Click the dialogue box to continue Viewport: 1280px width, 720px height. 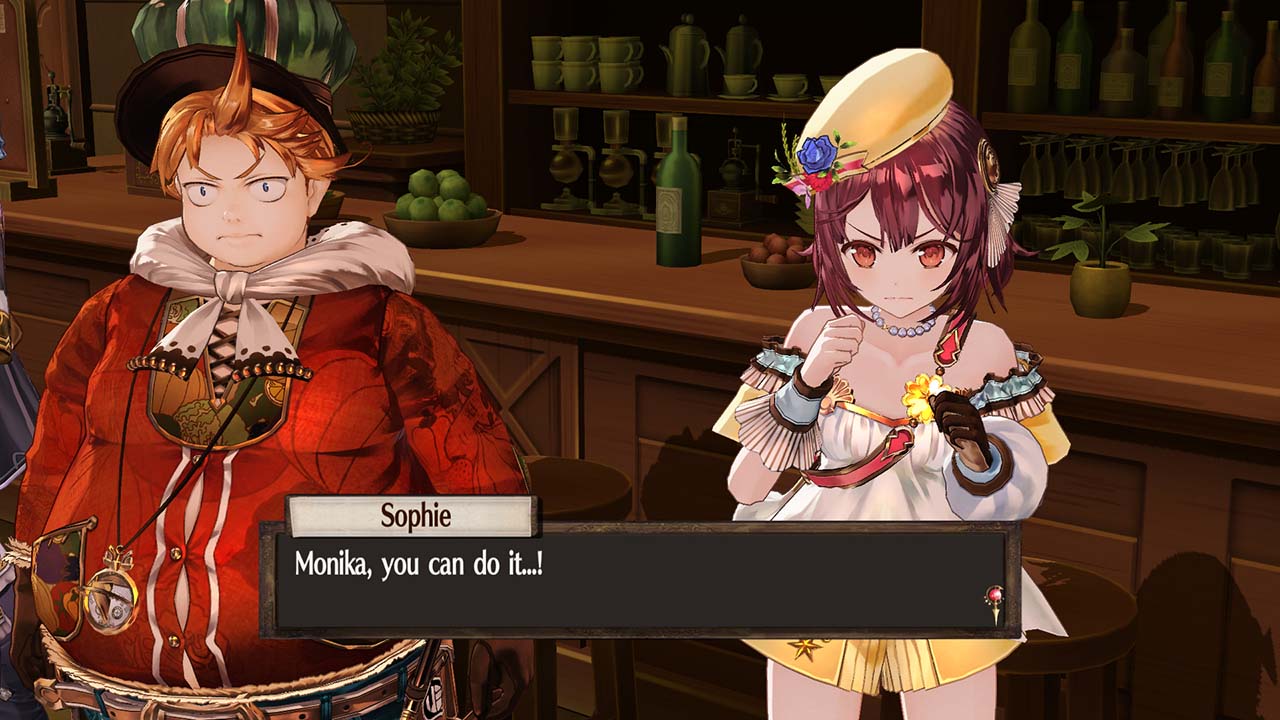pos(640,580)
